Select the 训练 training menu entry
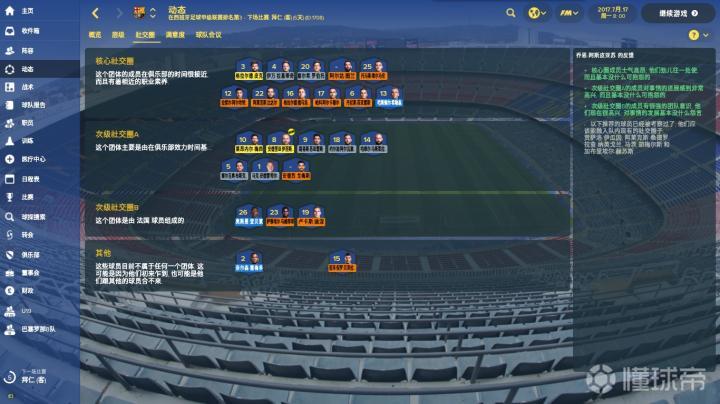720x404 pixels. pos(27,140)
